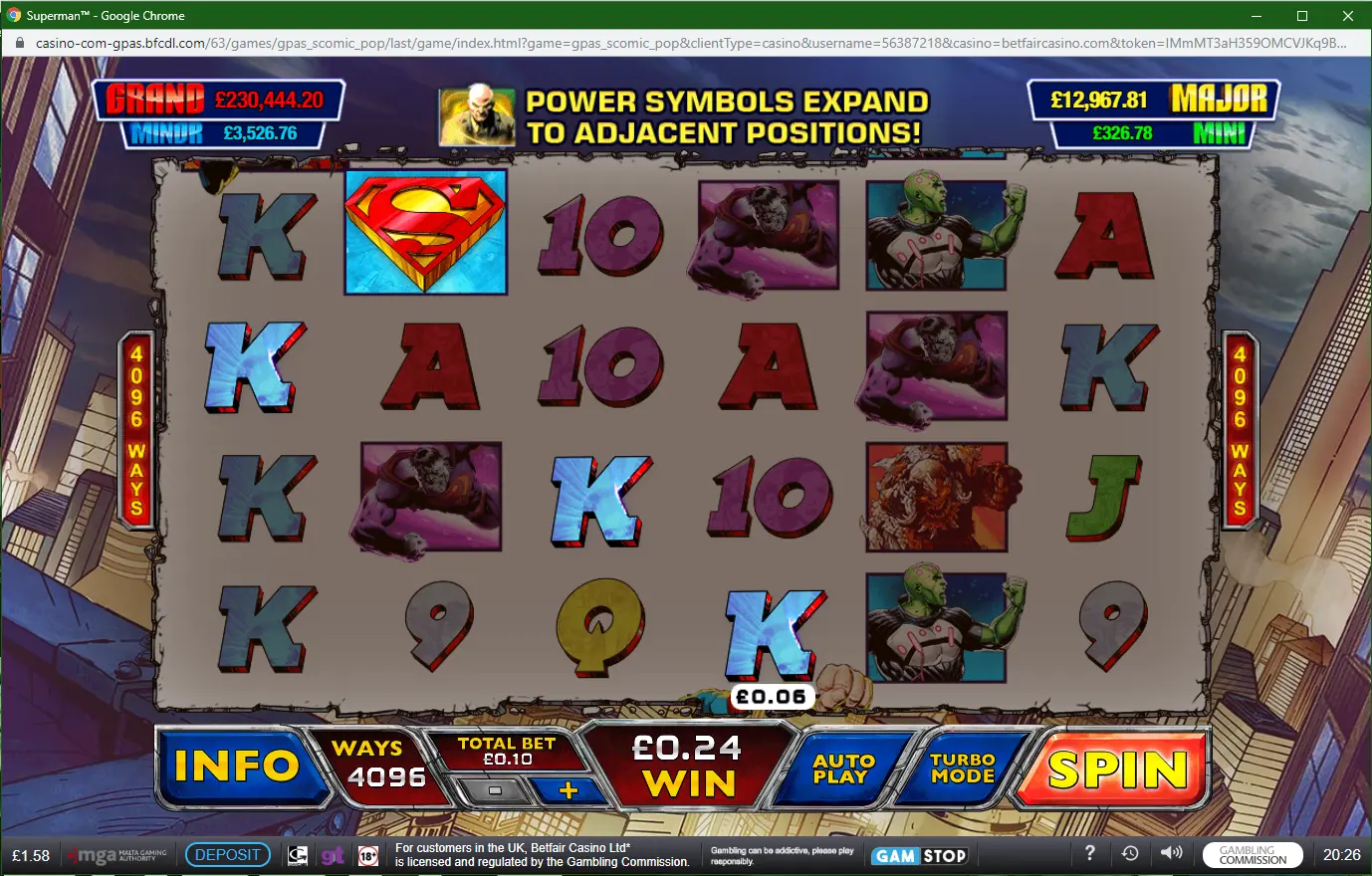Toggle Turbo Mode
Screen dimensions: 1372x876
(963, 768)
